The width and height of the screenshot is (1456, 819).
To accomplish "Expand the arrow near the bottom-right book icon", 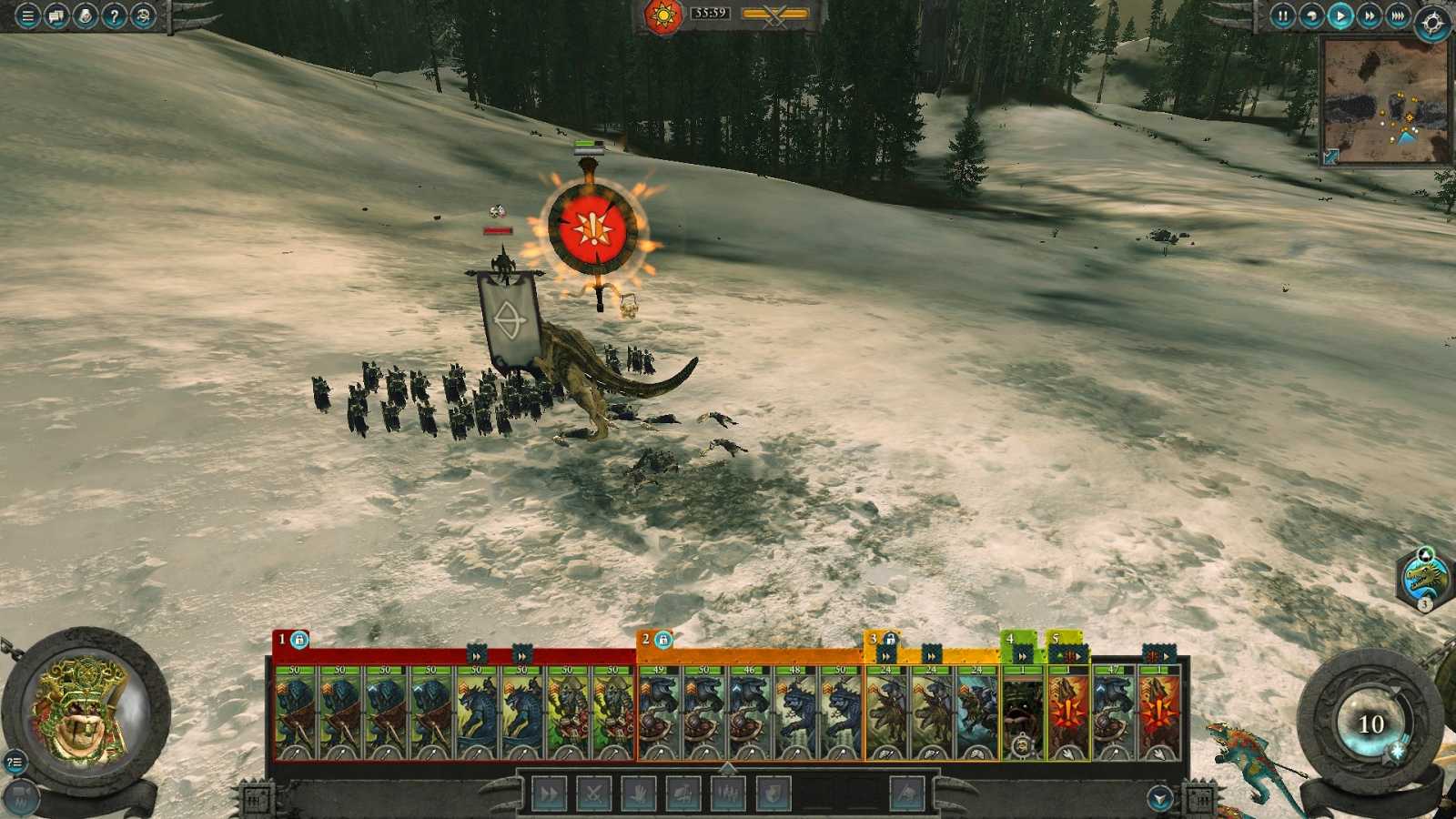I will tap(1158, 797).
